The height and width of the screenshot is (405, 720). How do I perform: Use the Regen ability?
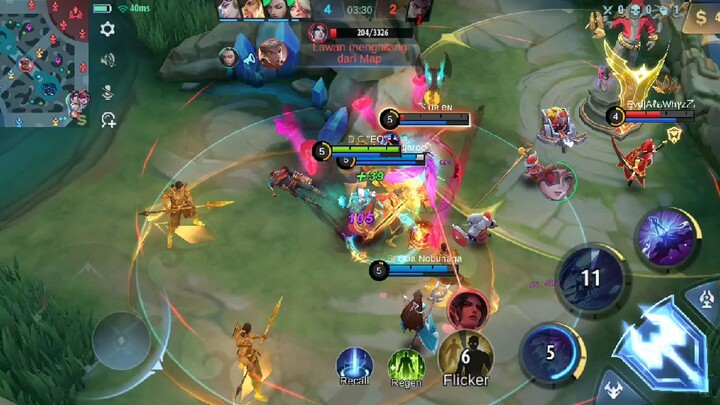pos(406,366)
